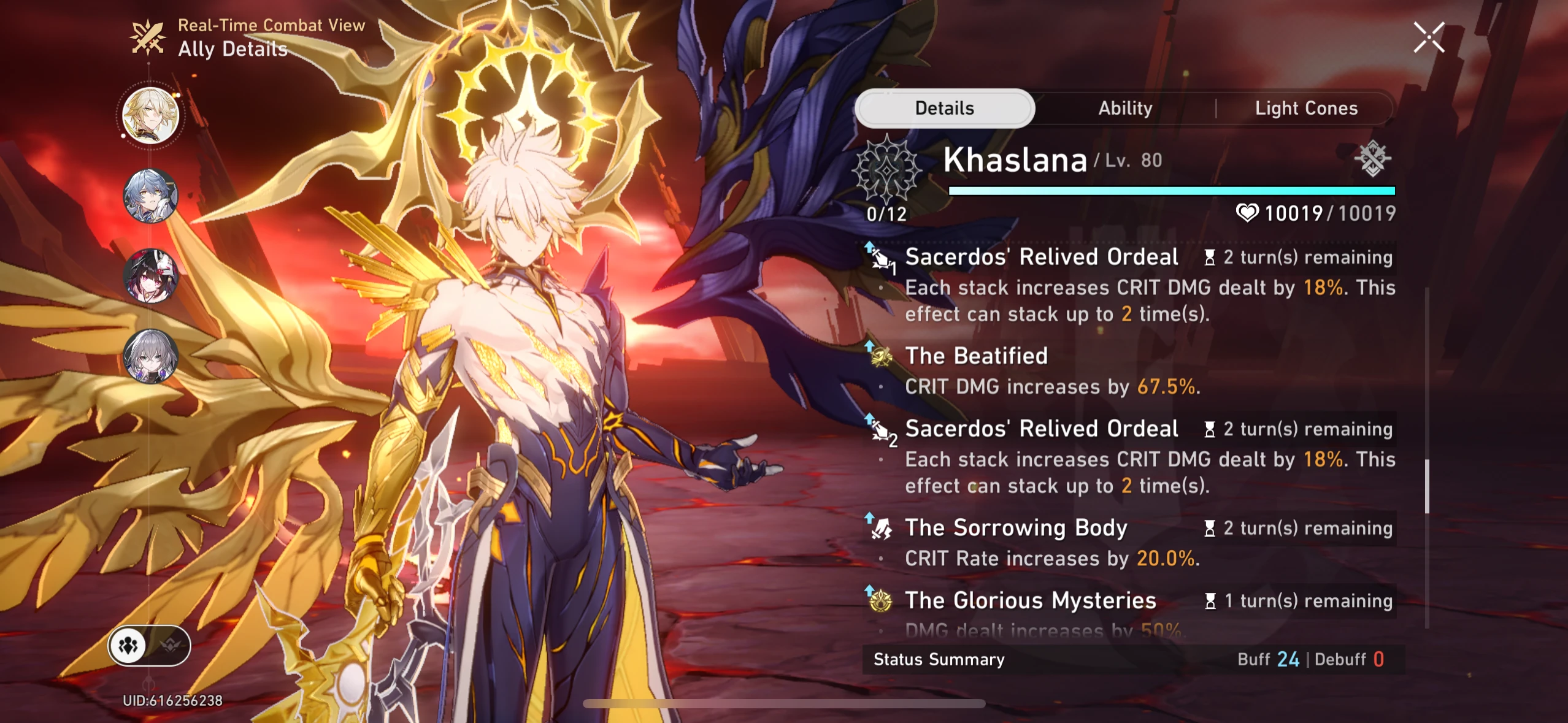Viewport: 1568px width, 723px height.
Task: Enable the team roster view toggle
Action: click(x=128, y=645)
